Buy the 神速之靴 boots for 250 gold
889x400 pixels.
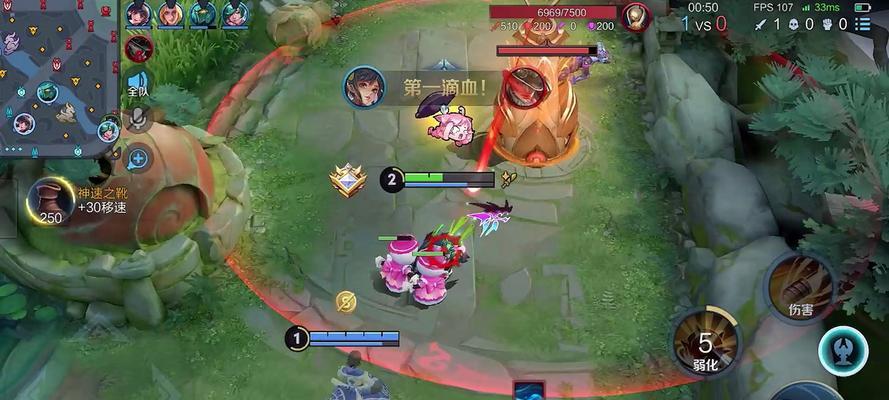(49, 203)
